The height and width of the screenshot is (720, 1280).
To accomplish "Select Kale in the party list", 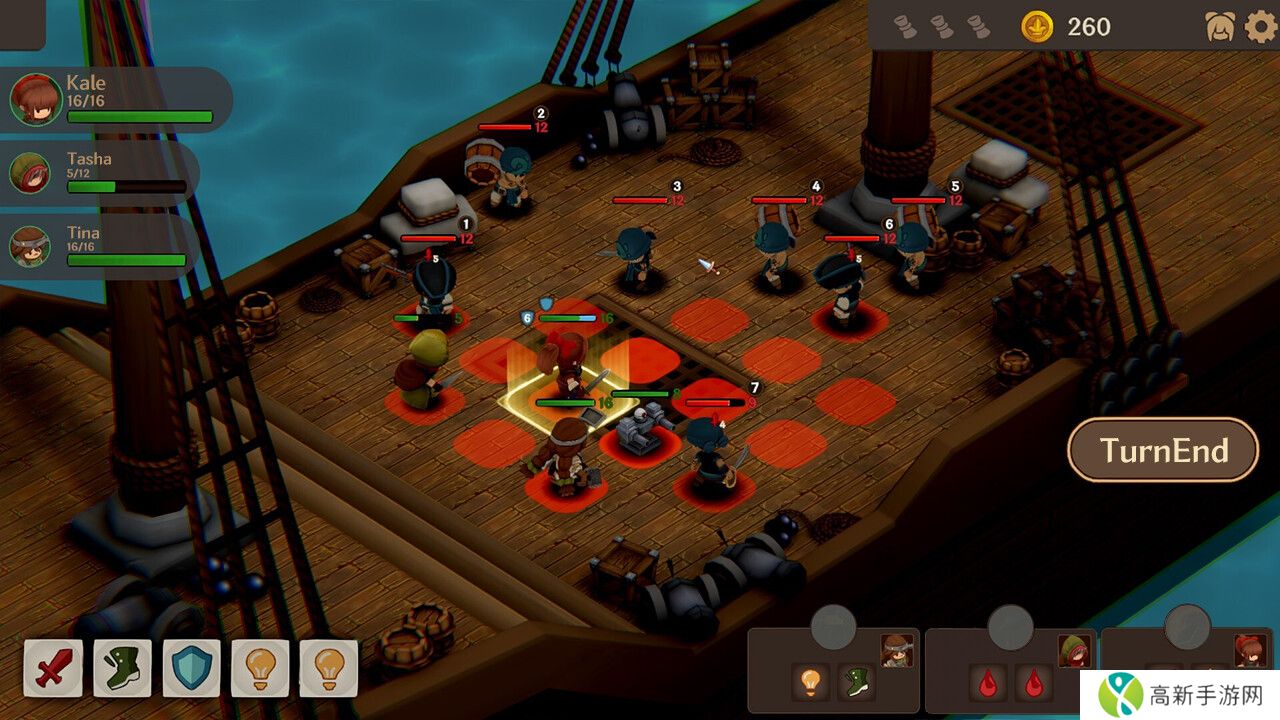I will click(x=110, y=99).
